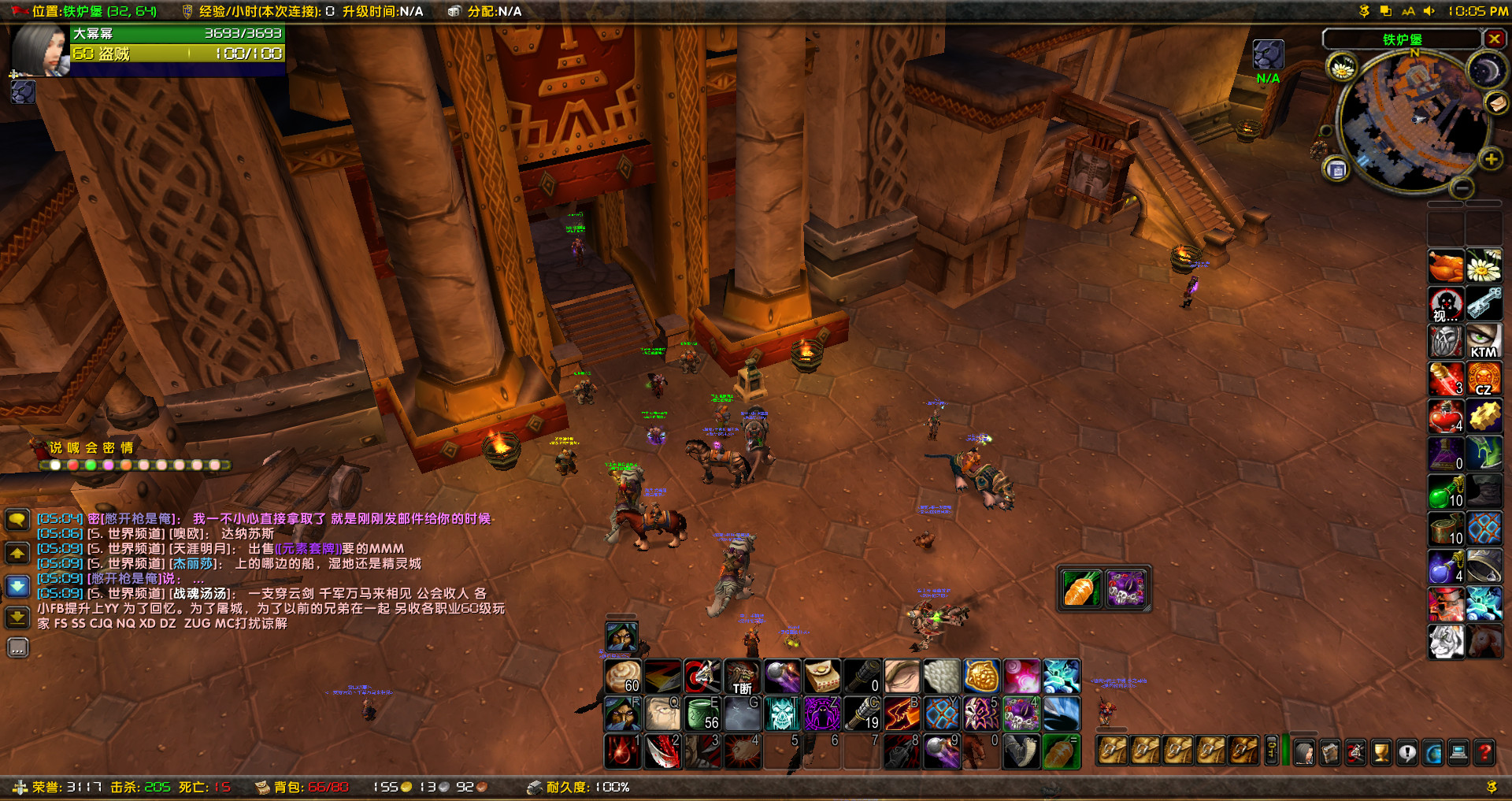The width and height of the screenshot is (1512, 801).
Task: Select the 密 whisper chat channel tab
Action: pyautogui.click(x=108, y=447)
